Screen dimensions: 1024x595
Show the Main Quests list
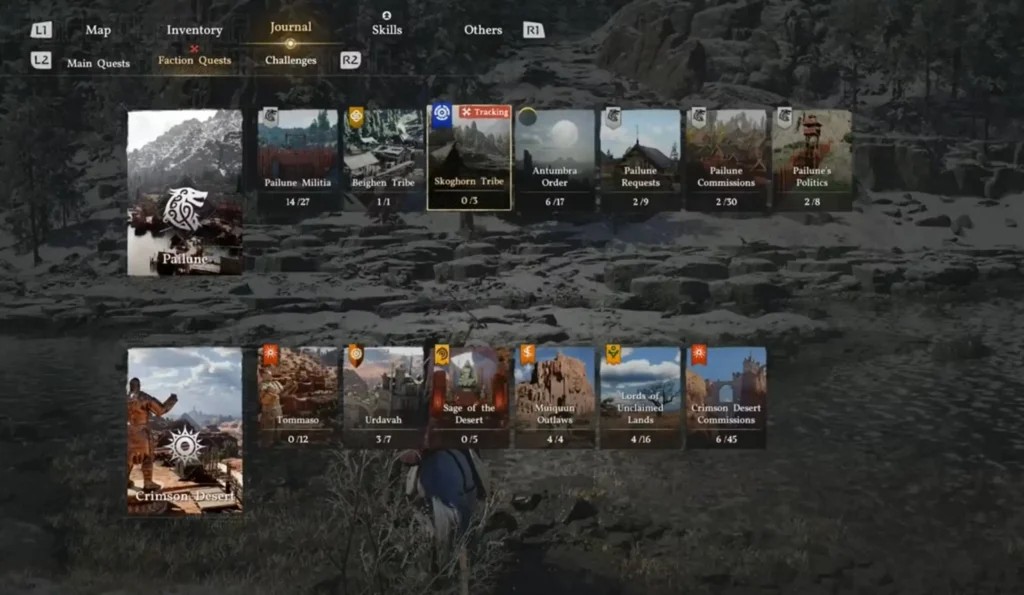click(98, 63)
